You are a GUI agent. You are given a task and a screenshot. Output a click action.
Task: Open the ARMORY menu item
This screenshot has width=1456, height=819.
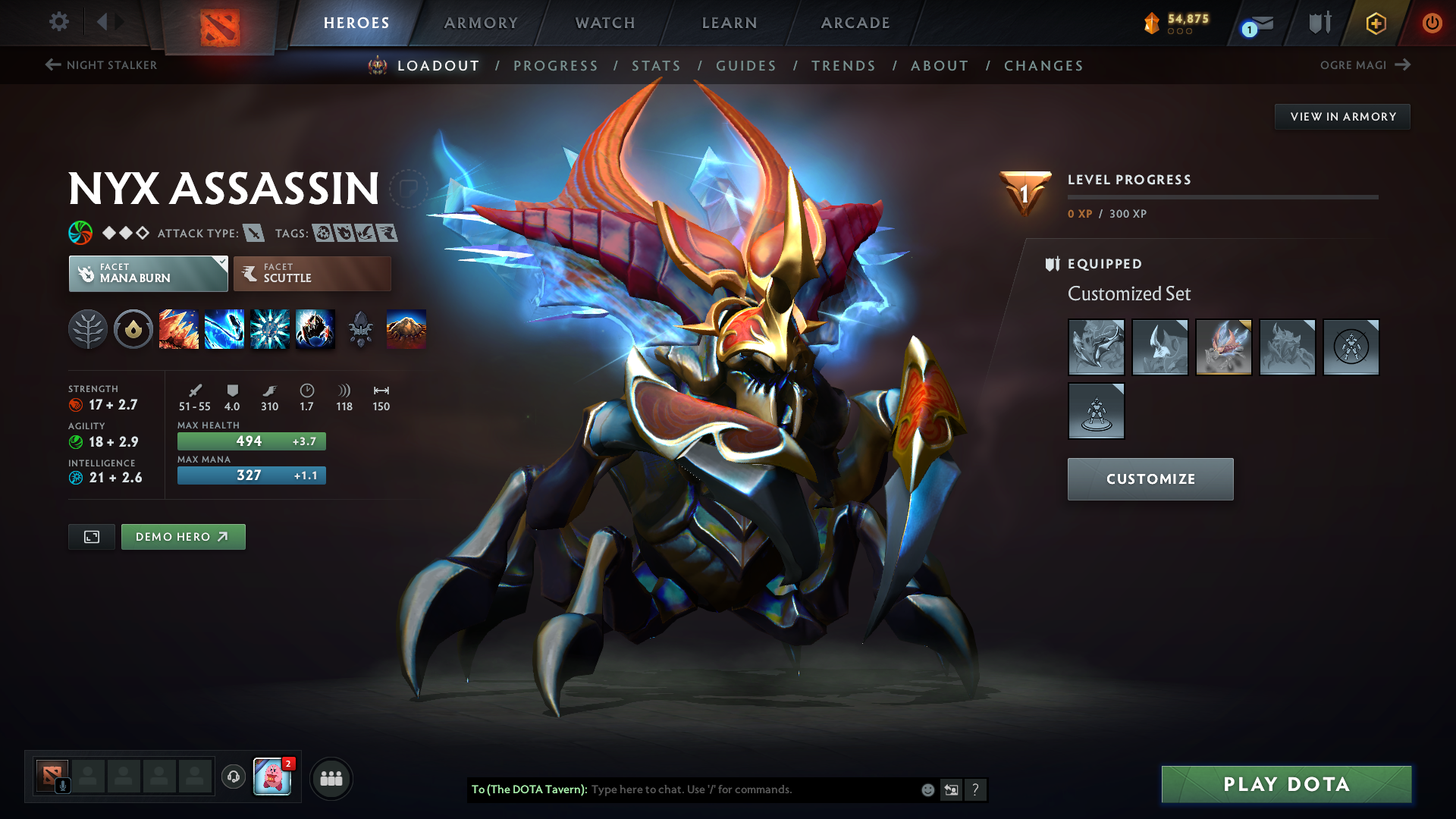point(481,23)
